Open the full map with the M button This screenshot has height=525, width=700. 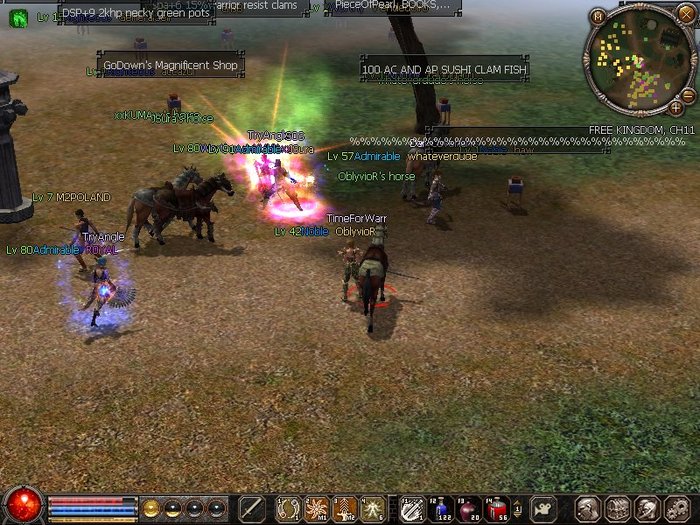(598, 16)
